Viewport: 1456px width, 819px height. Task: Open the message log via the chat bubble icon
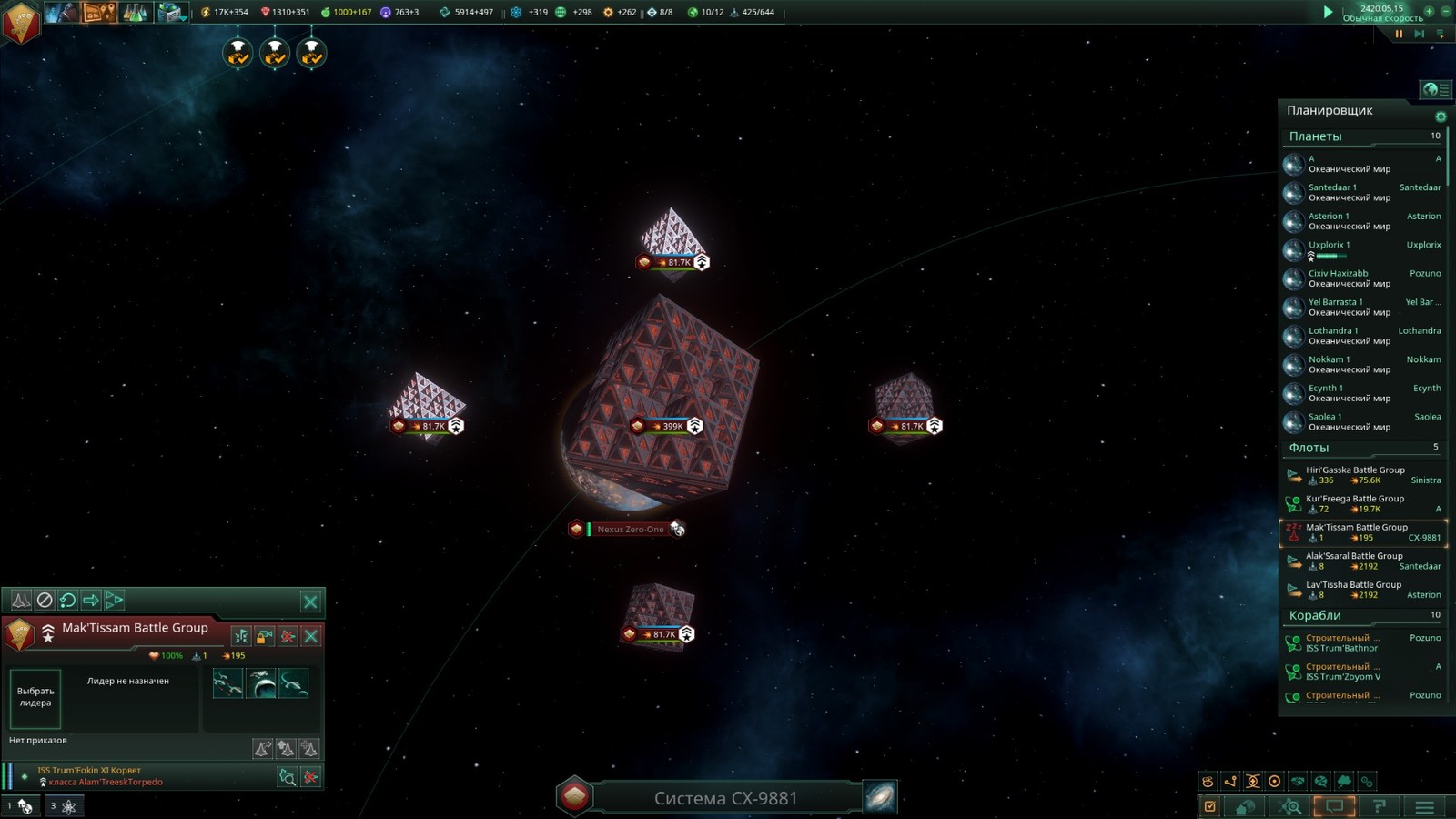click(1333, 806)
